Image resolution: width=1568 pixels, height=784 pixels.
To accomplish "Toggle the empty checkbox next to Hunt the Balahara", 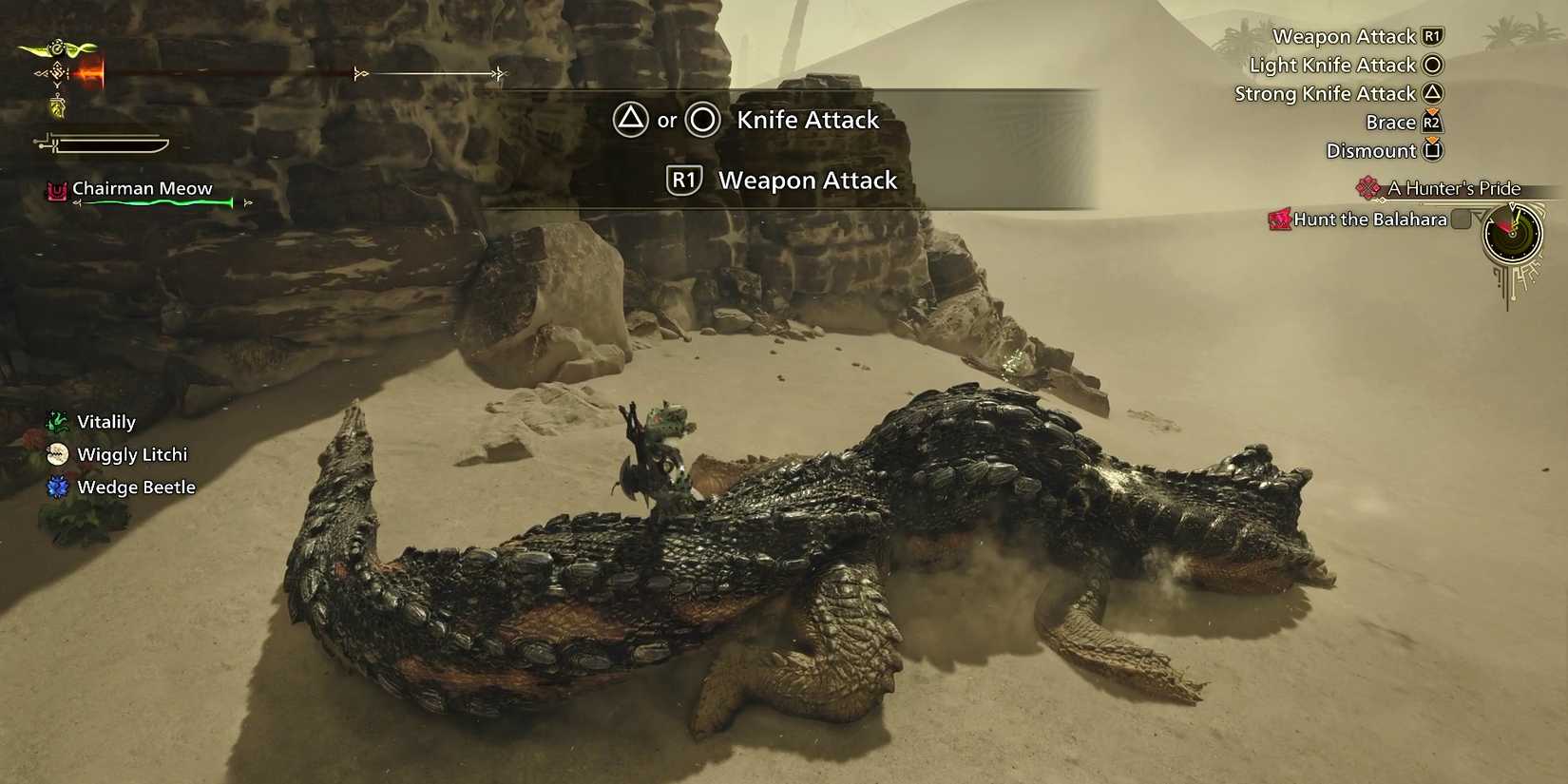I will [x=1460, y=218].
